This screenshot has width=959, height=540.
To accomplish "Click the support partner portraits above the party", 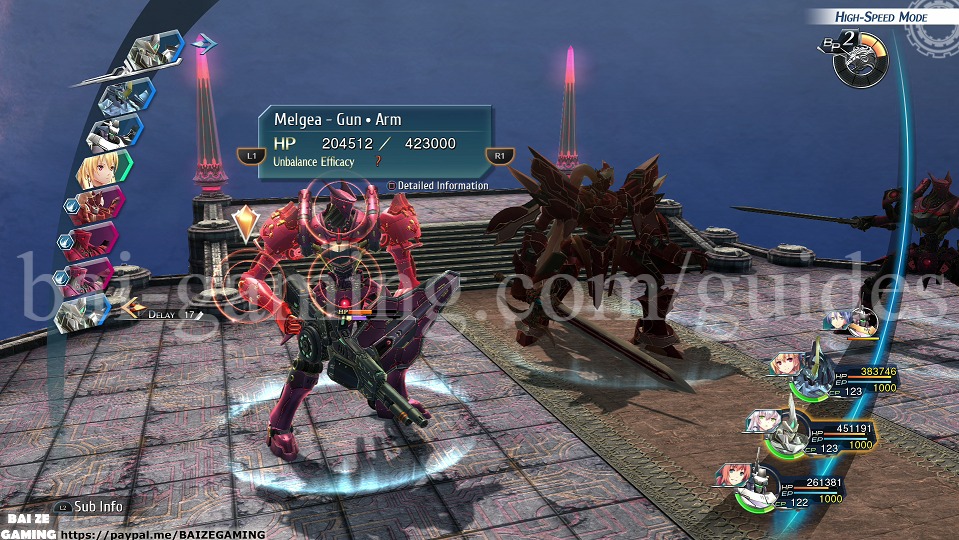I will coord(851,321).
